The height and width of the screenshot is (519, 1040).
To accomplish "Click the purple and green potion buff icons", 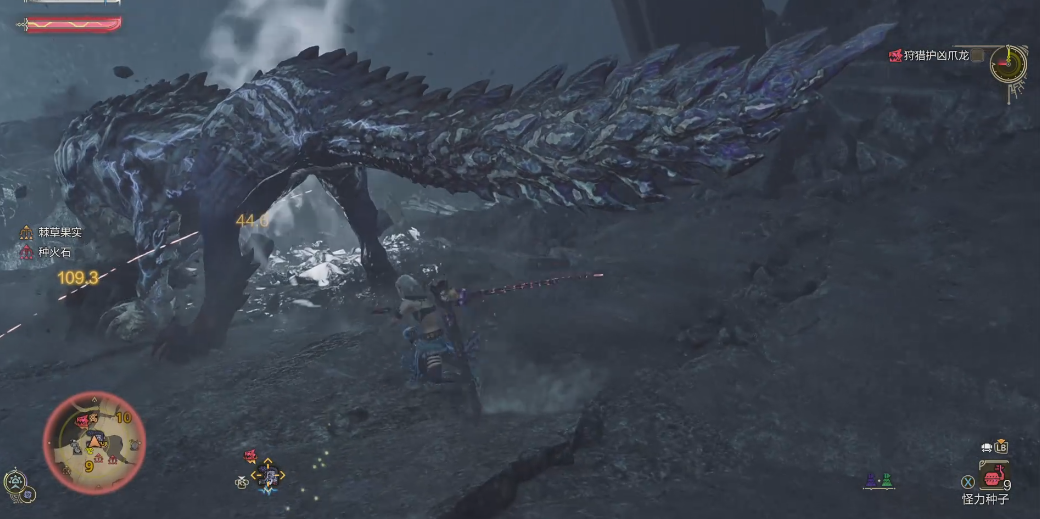I will click(878, 481).
